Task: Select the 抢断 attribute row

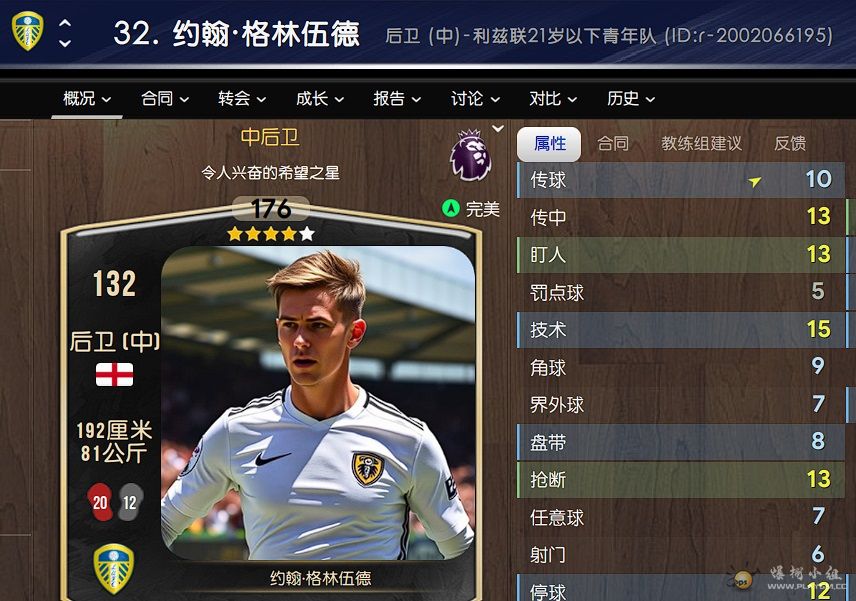Action: (x=680, y=480)
